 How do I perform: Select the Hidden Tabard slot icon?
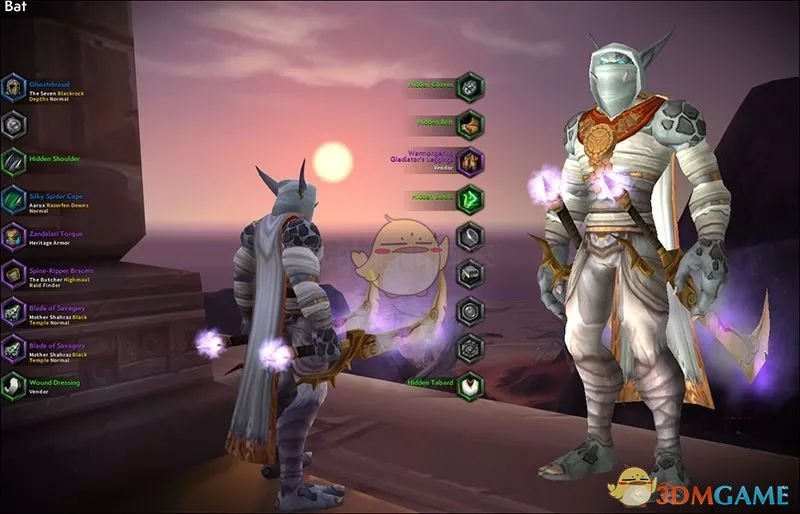tap(470, 385)
